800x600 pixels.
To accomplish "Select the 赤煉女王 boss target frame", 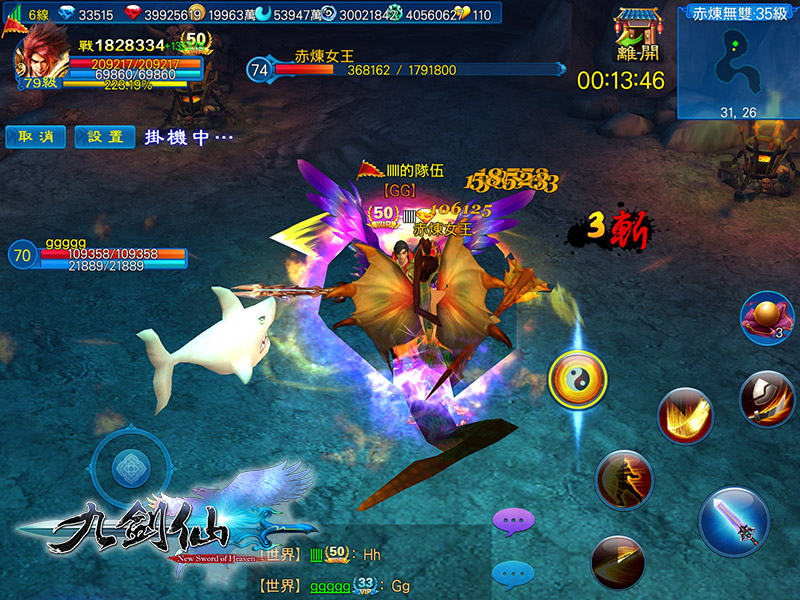I will [400, 68].
